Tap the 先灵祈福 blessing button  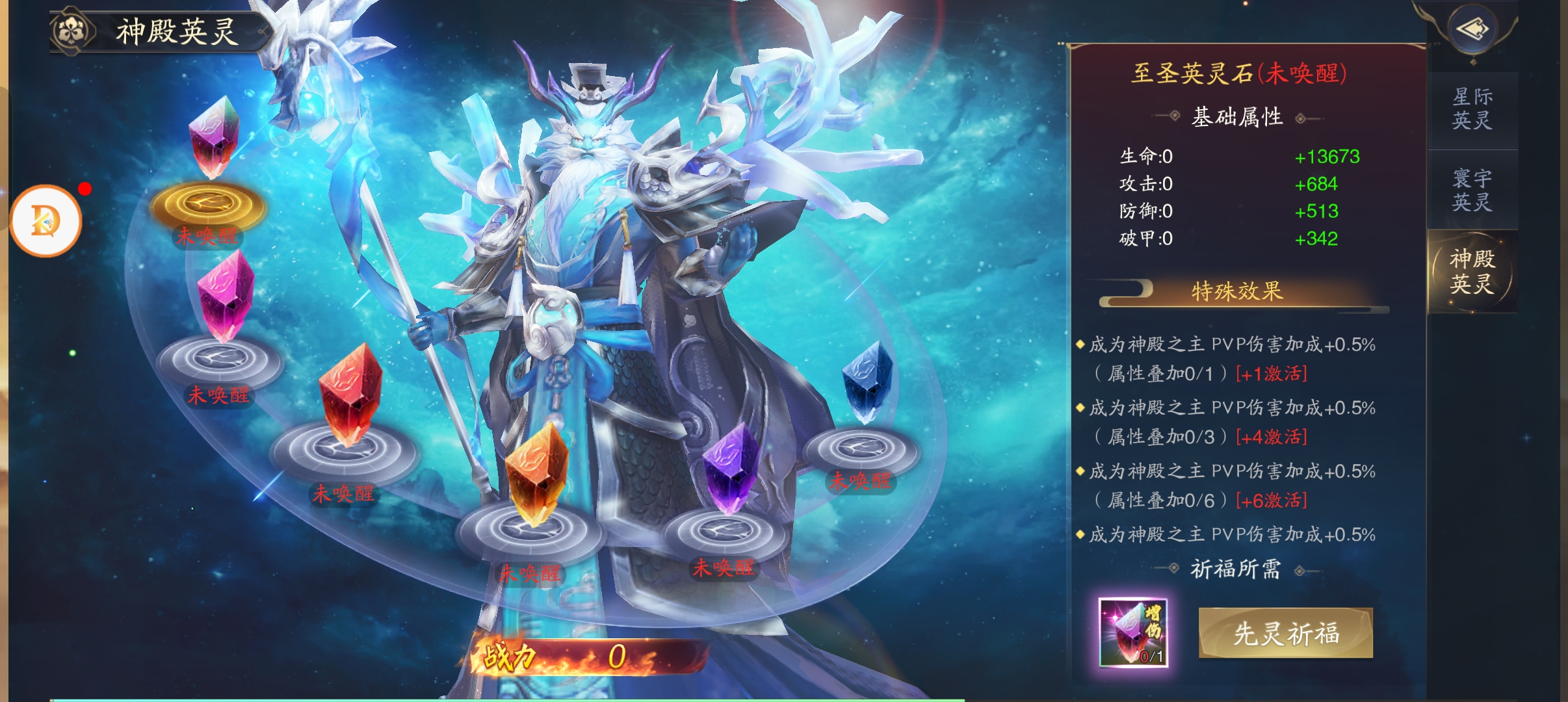(x=1285, y=633)
